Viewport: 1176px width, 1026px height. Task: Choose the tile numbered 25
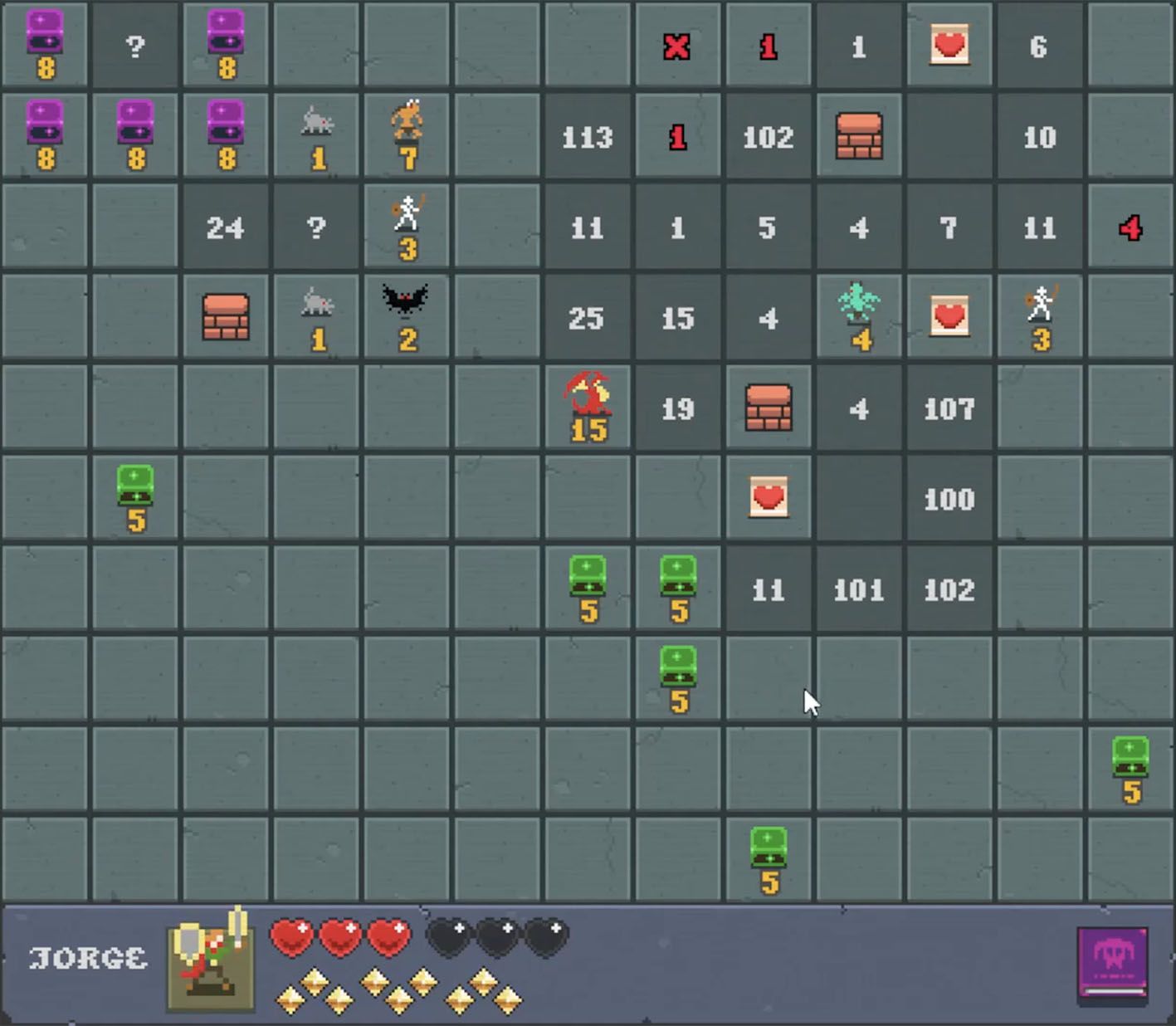pyautogui.click(x=587, y=318)
